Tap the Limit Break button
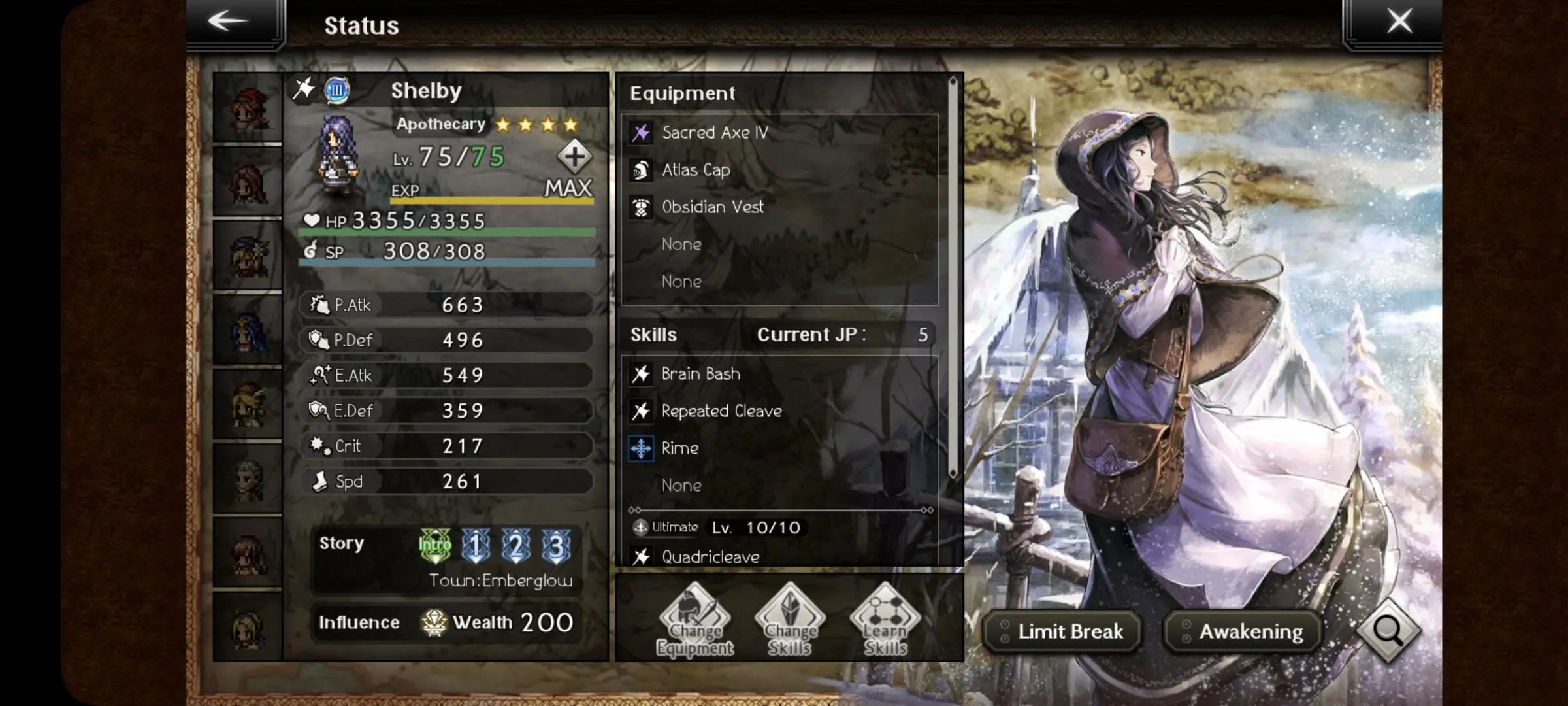Image resolution: width=1568 pixels, height=706 pixels. (x=1063, y=631)
